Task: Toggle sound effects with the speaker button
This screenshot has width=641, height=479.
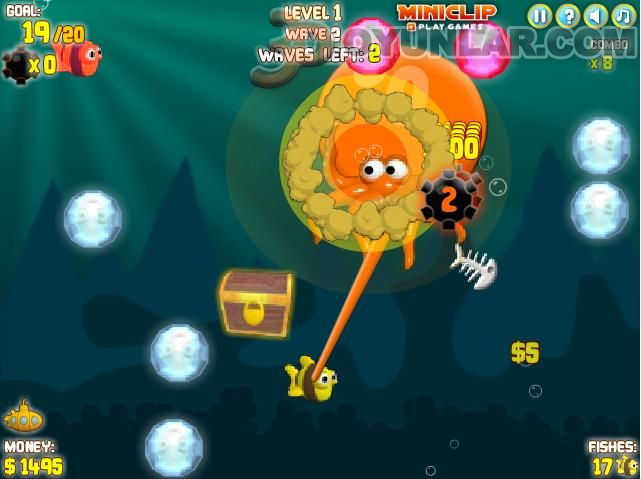Action: point(595,15)
